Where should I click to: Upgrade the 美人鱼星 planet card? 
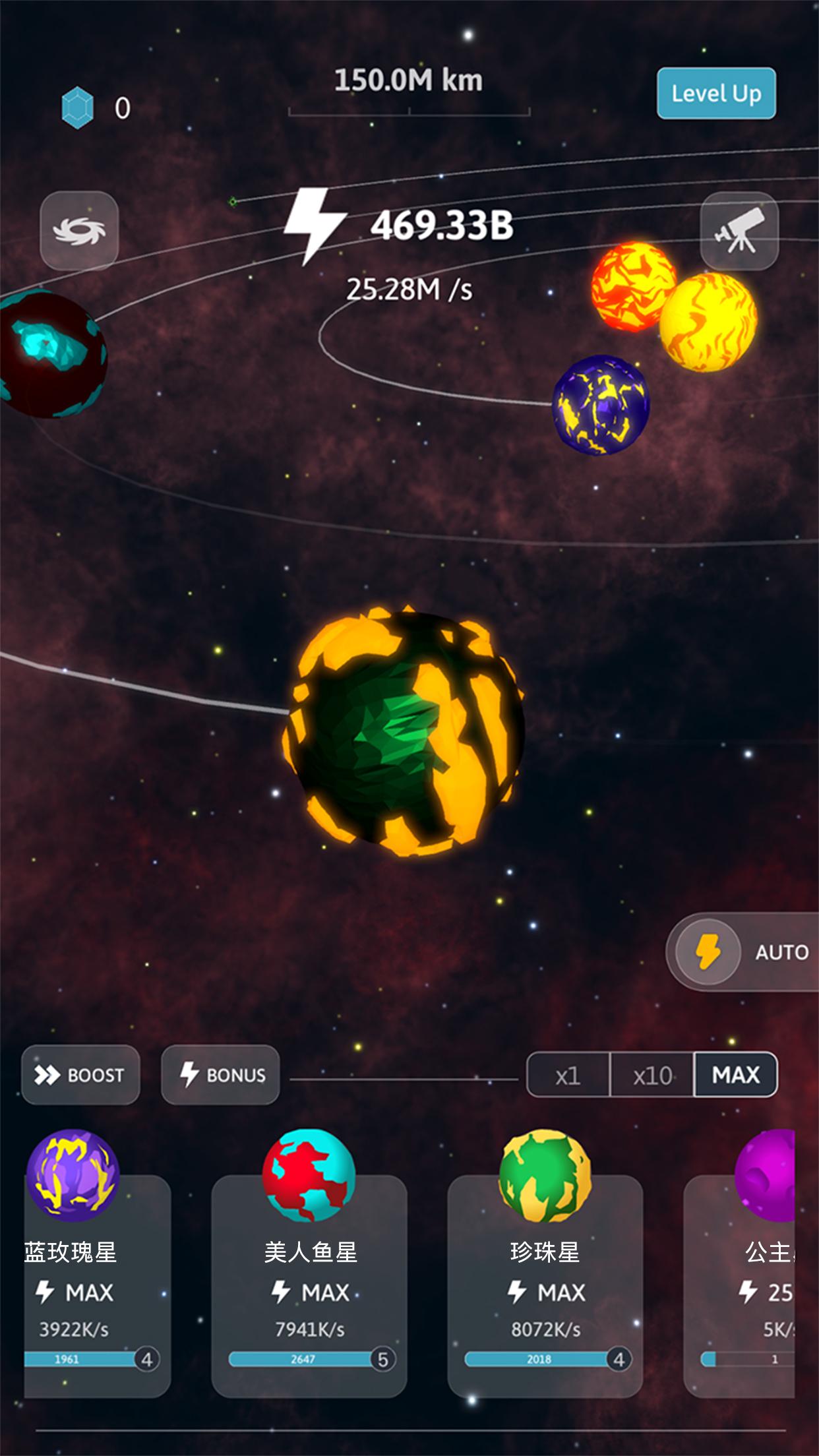tap(309, 1286)
